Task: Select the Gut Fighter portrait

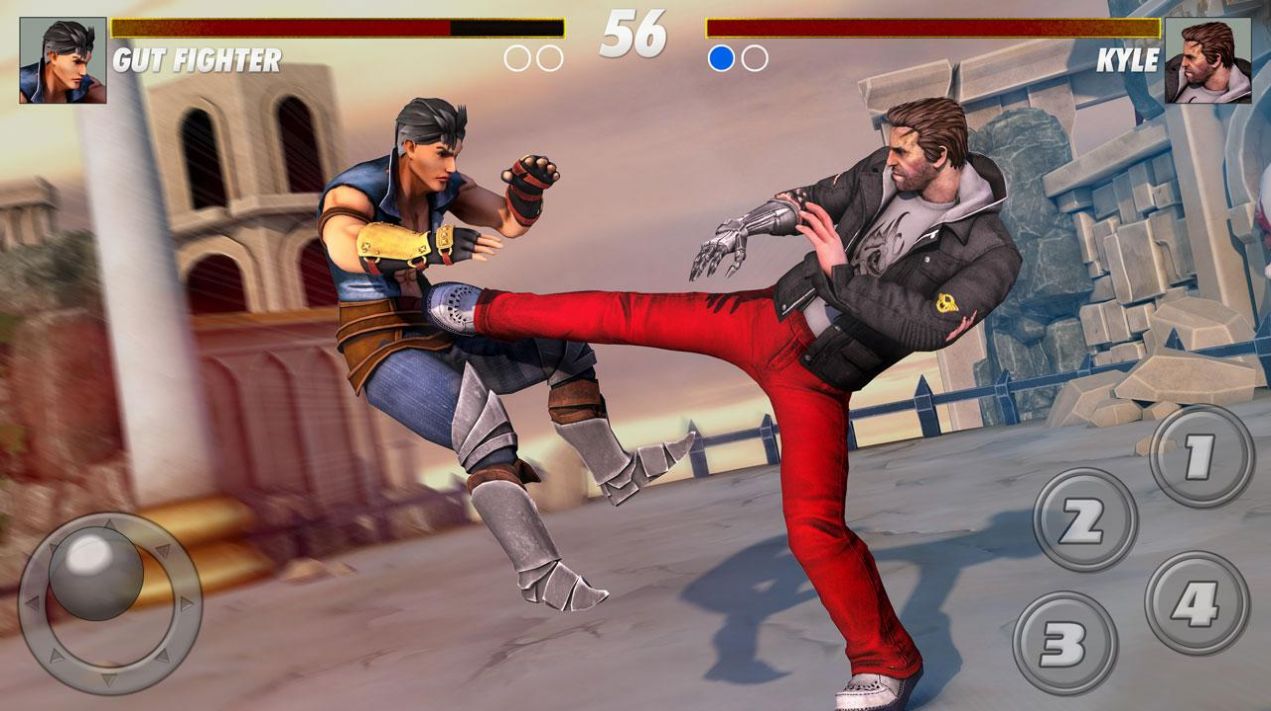Action: 63,61
